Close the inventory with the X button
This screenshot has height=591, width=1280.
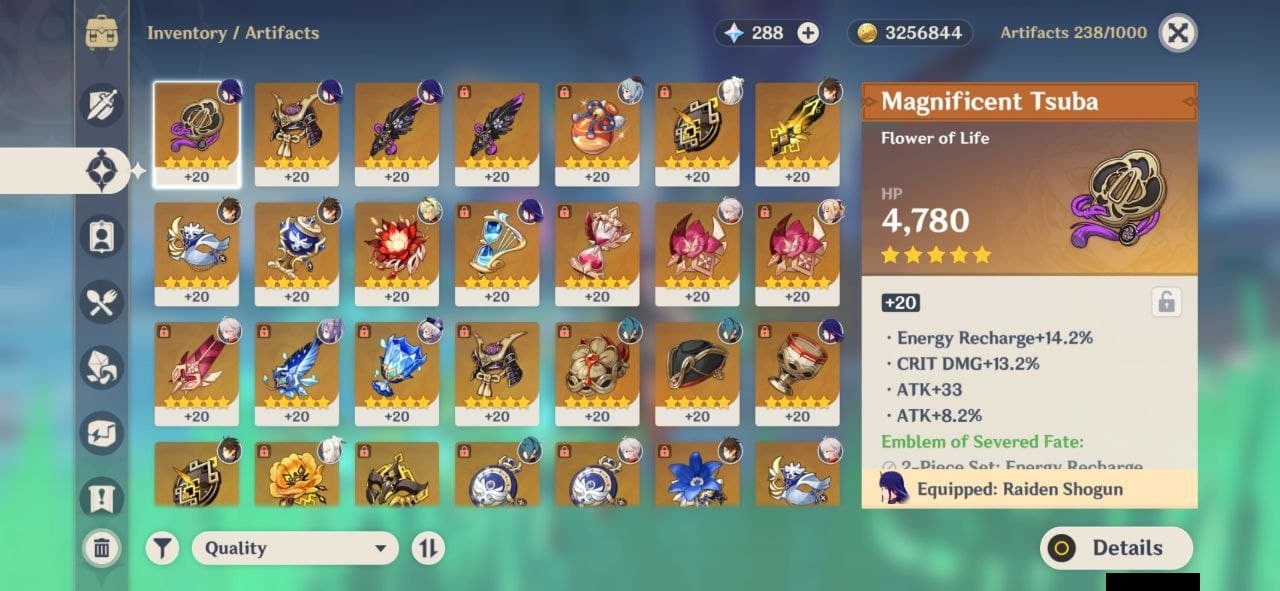pyautogui.click(x=1178, y=33)
